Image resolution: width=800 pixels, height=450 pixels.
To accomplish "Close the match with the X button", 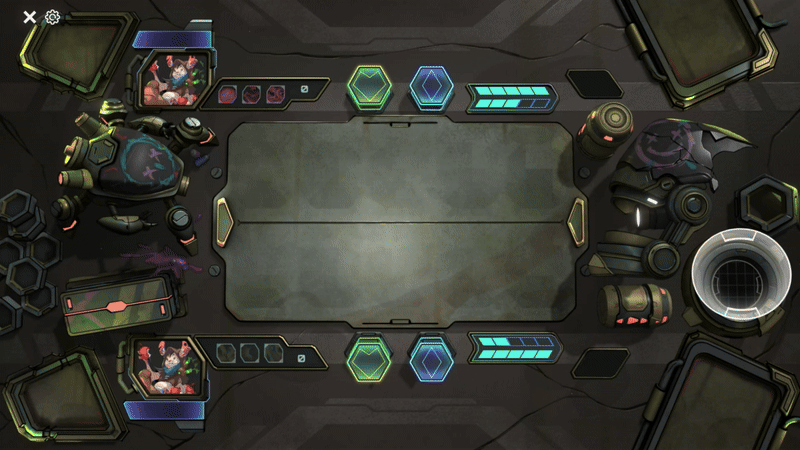I will (30, 17).
